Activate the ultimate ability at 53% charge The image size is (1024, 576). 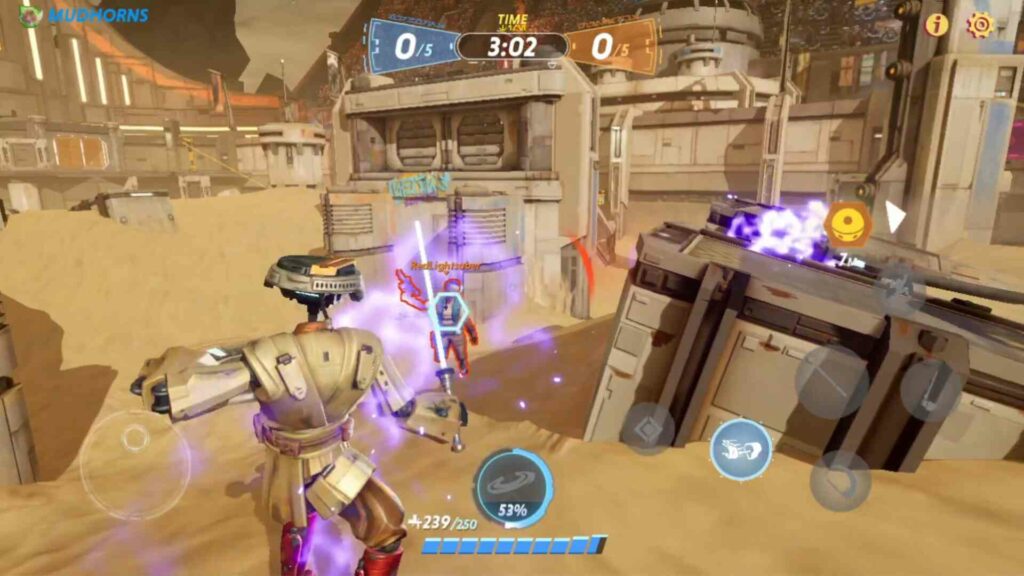pos(512,487)
